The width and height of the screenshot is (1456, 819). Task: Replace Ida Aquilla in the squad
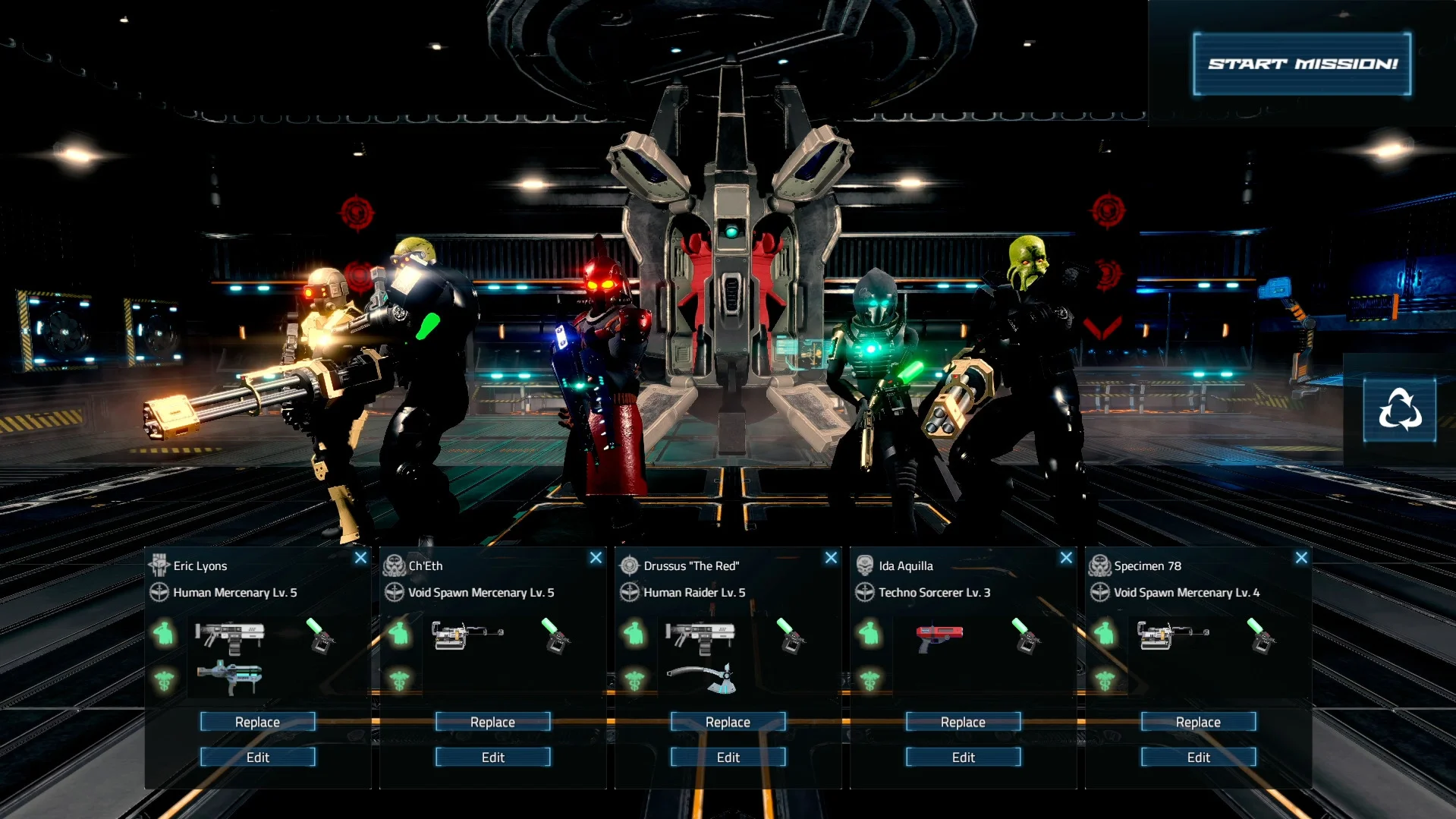tap(963, 722)
